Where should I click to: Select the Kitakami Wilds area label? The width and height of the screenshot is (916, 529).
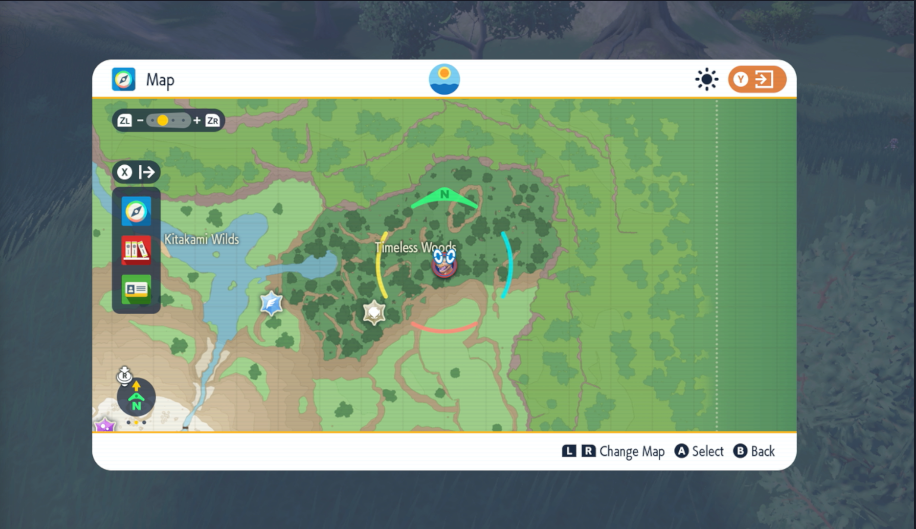pos(201,240)
